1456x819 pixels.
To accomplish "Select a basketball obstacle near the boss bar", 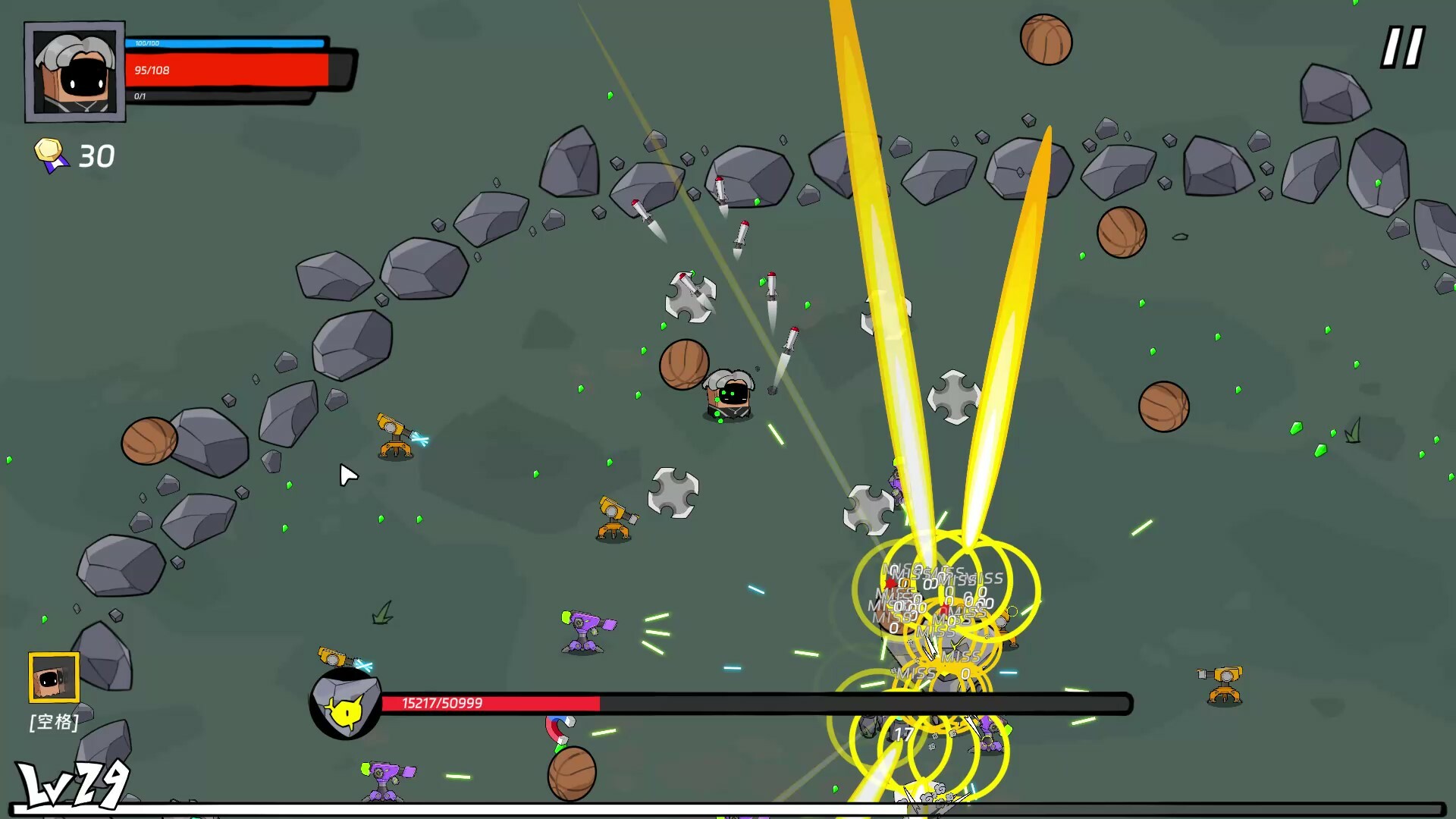I will (x=573, y=772).
